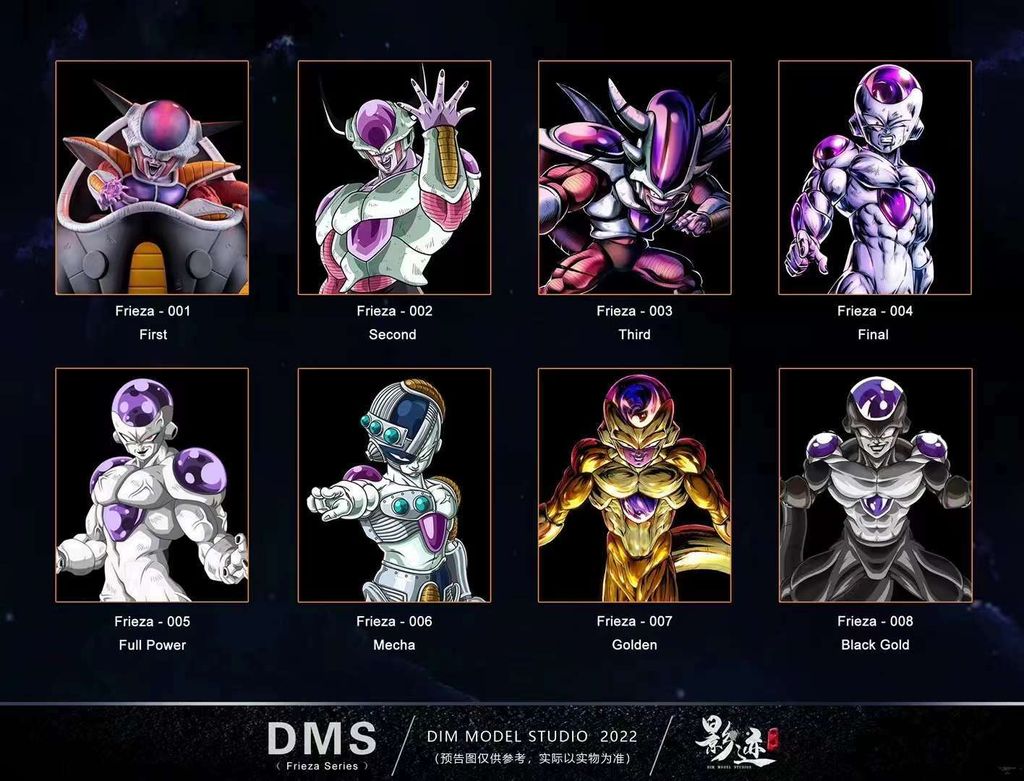Choose the Frieza - 005 Full Power tile

152,485
